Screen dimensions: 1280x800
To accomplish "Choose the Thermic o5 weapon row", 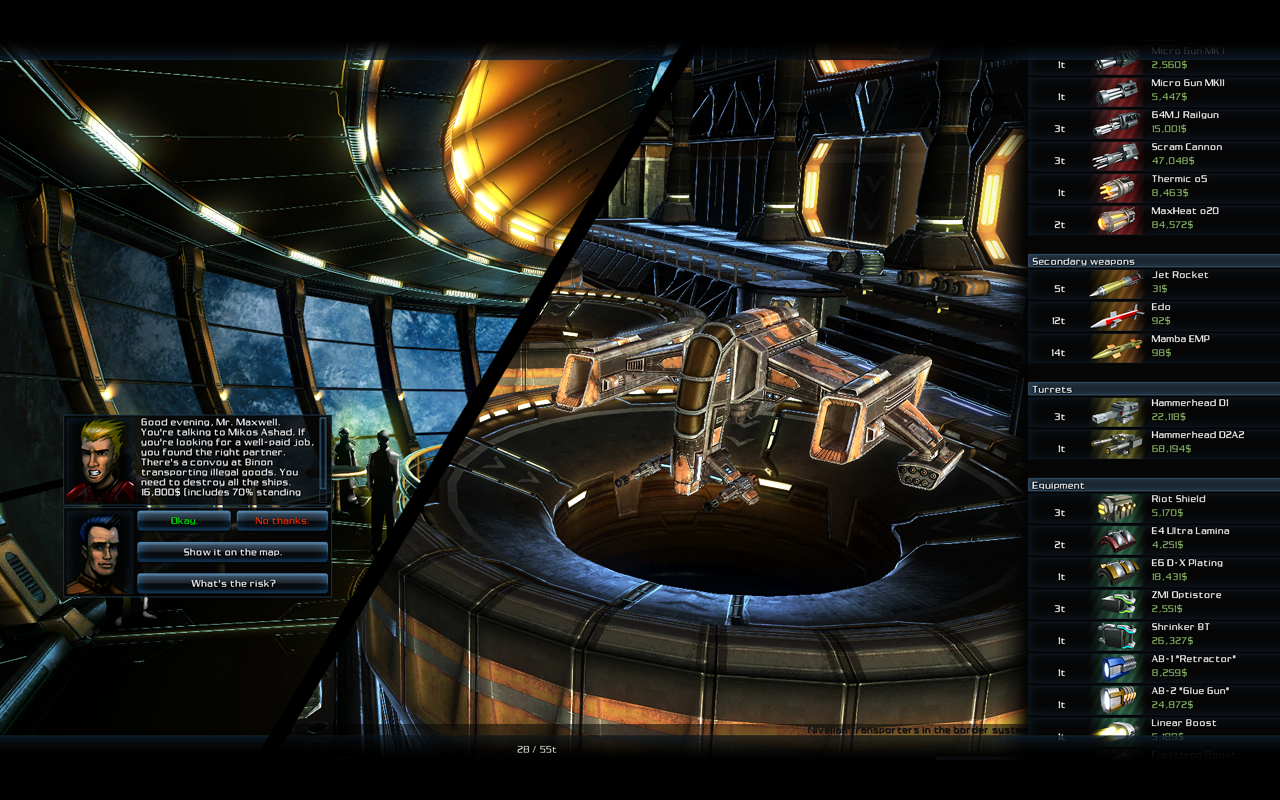I will (1153, 186).
